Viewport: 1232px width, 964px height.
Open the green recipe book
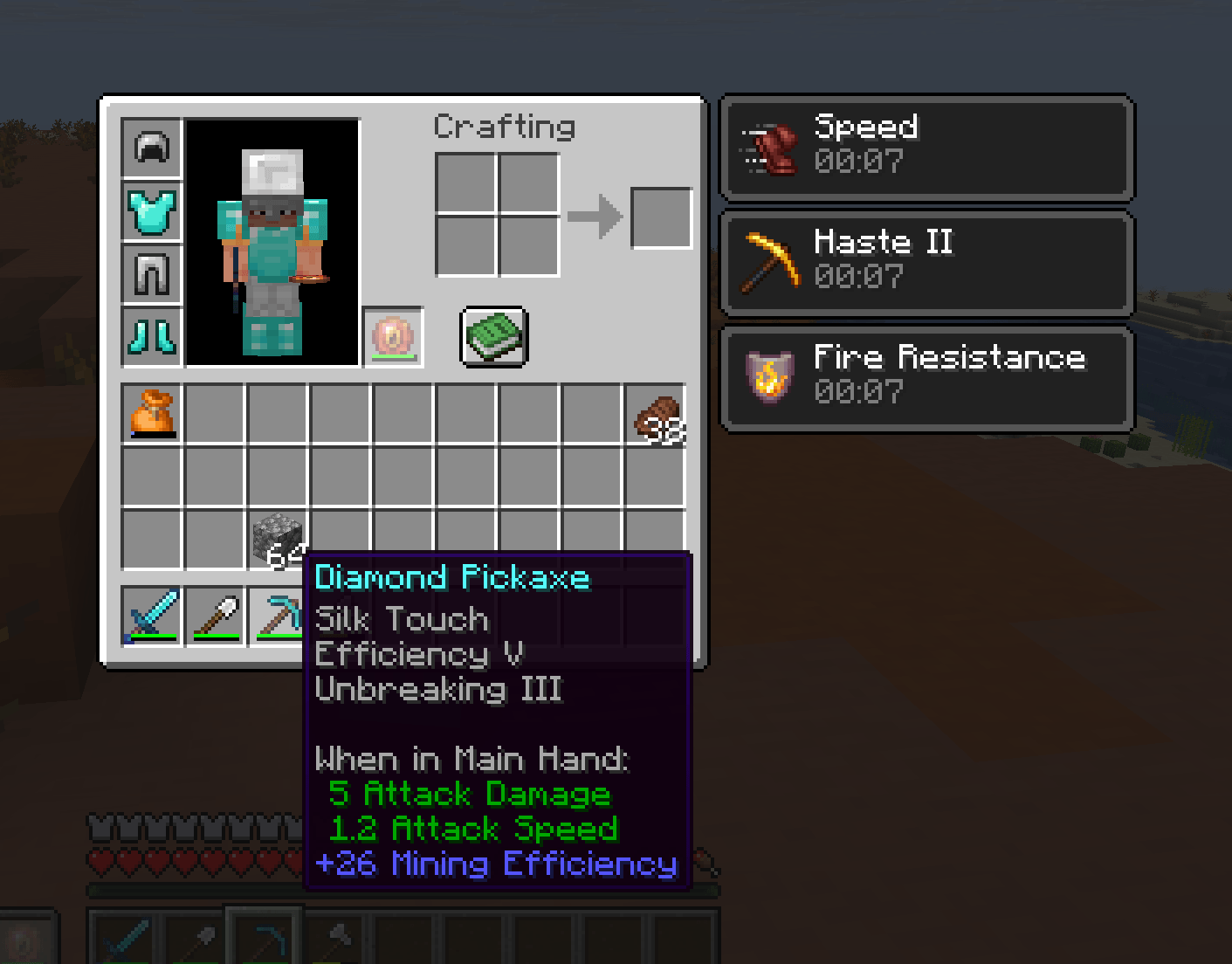click(493, 336)
